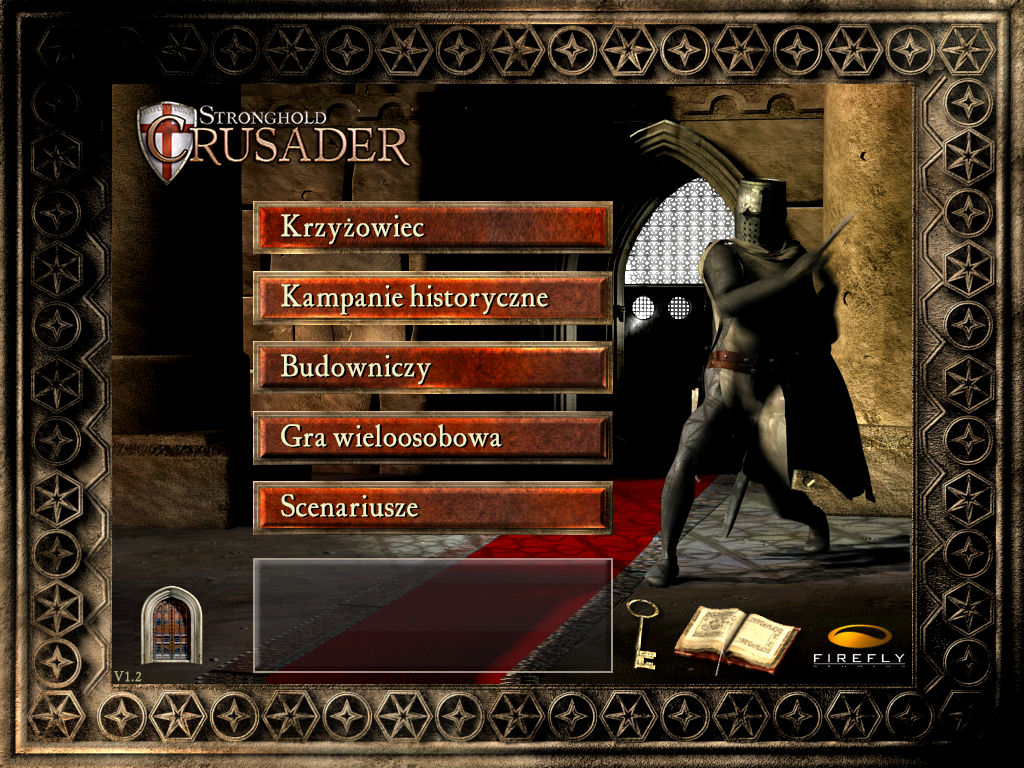This screenshot has width=1024, height=768.
Task: Start Gra wieloosobowa multiplayer
Action: 432,437
